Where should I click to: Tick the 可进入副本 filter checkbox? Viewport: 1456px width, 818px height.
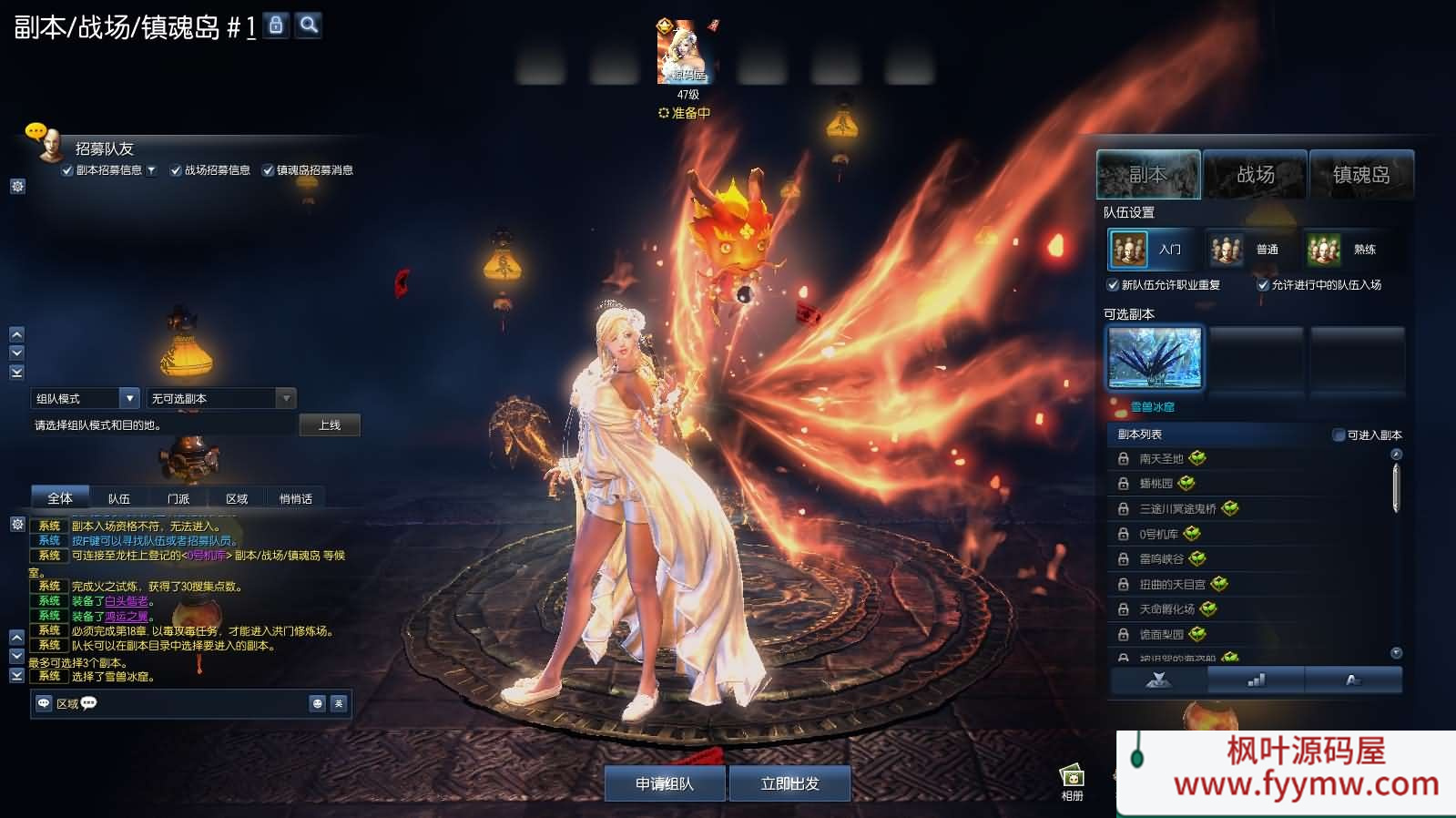point(1339,435)
